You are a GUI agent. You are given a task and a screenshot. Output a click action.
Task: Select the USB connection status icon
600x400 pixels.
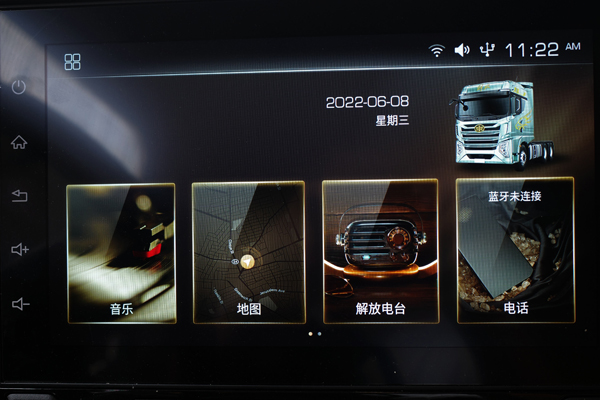[487, 50]
